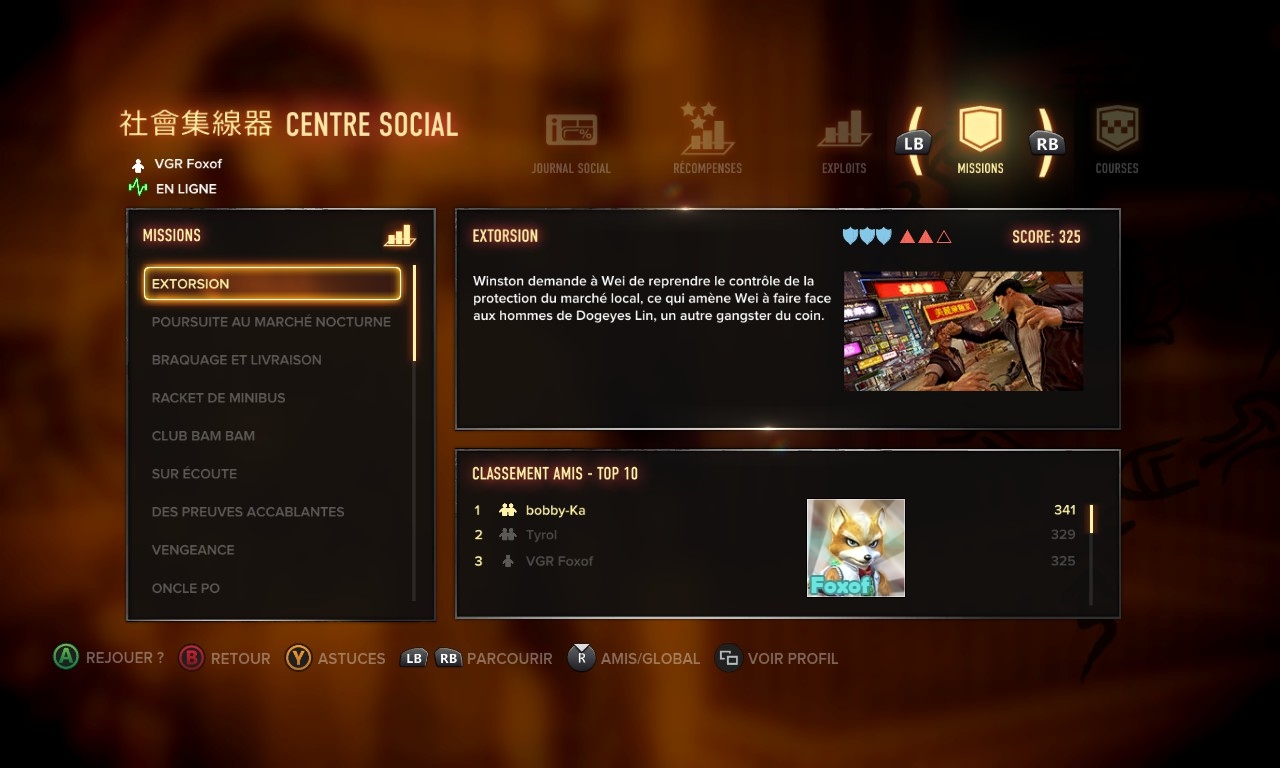Choose the Sur Écoute mission
This screenshot has height=768, width=1280.
195,474
